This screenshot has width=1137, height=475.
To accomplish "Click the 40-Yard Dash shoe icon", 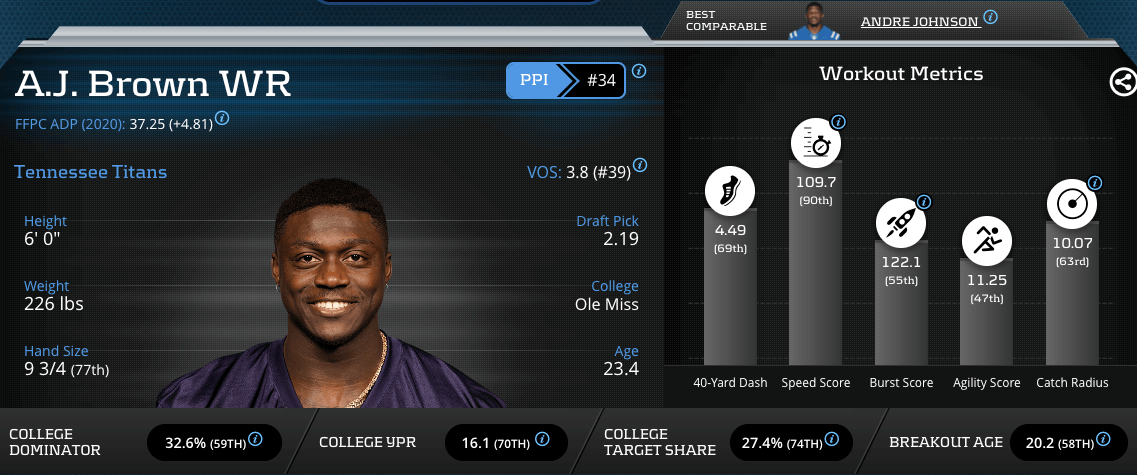I will coord(729,192).
